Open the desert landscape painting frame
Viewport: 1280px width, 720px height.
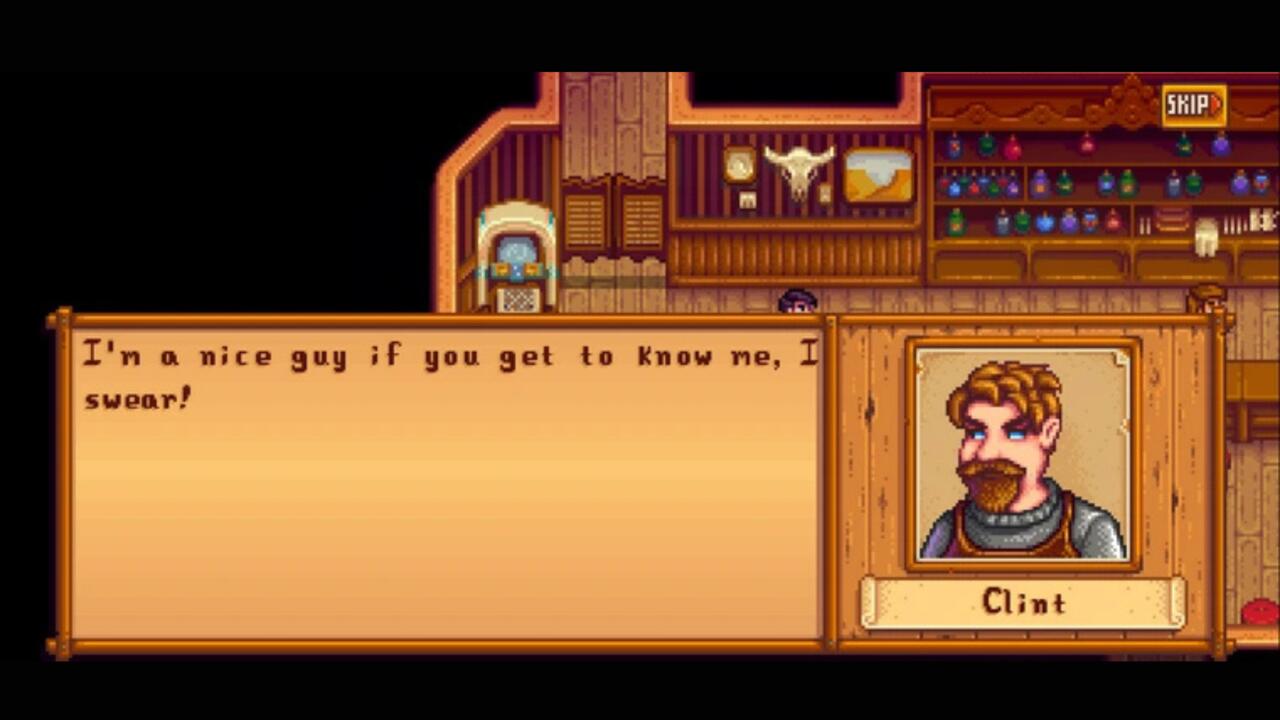[878, 176]
